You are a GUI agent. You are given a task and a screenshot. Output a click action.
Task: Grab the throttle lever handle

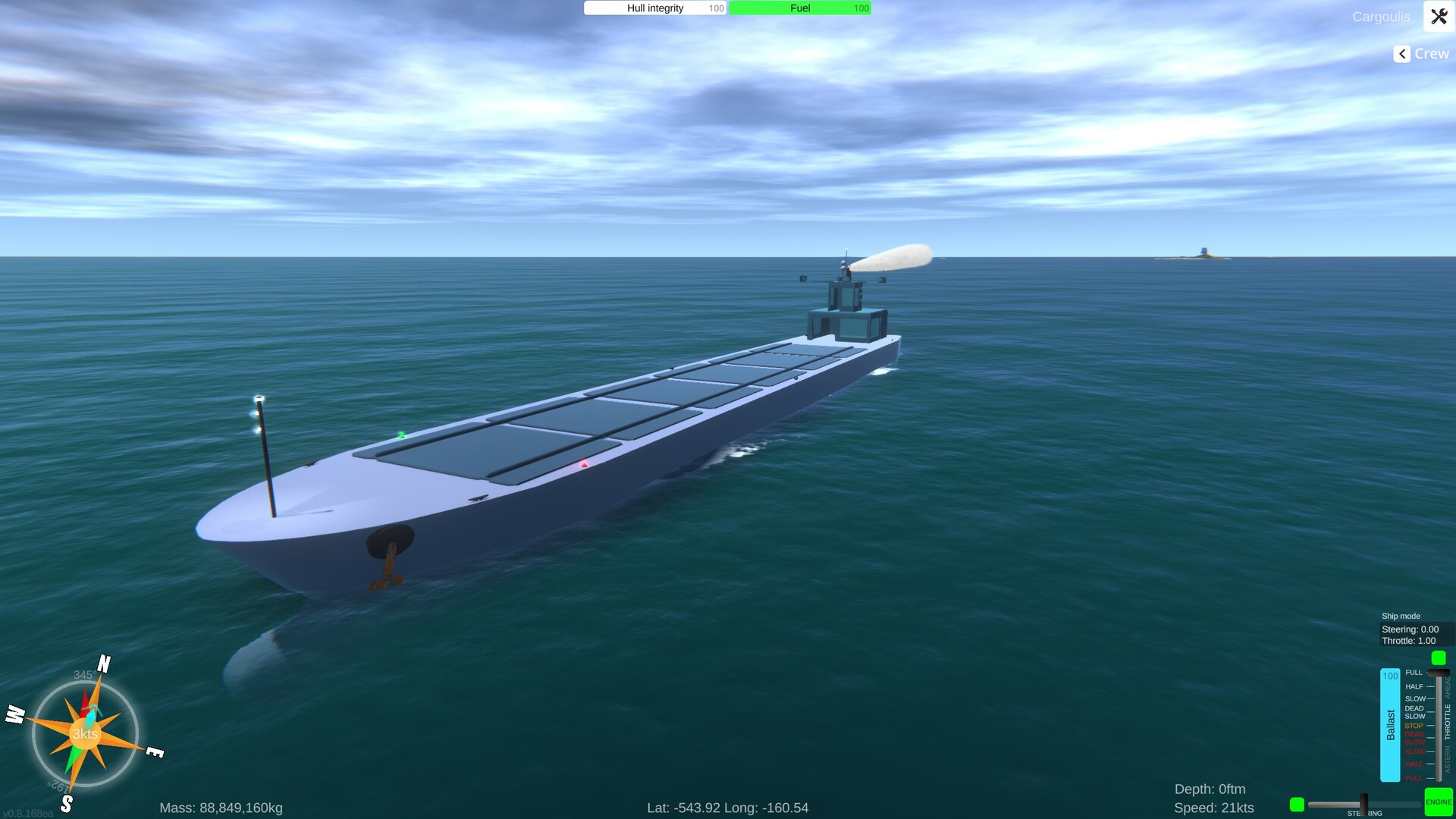pyautogui.click(x=1439, y=673)
